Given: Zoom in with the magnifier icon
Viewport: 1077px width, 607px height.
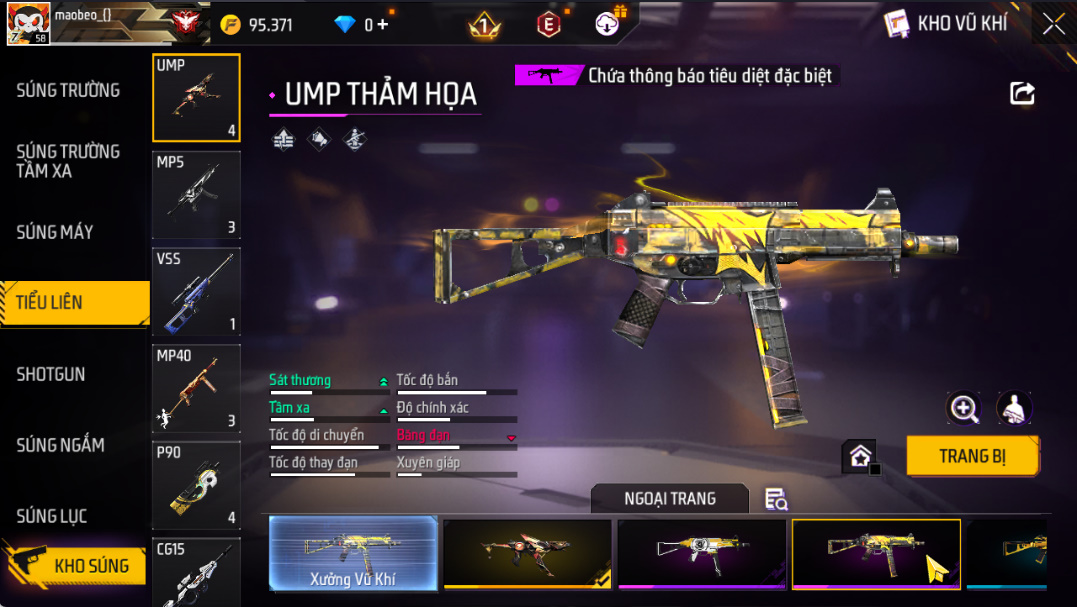Looking at the screenshot, I should pyautogui.click(x=964, y=408).
